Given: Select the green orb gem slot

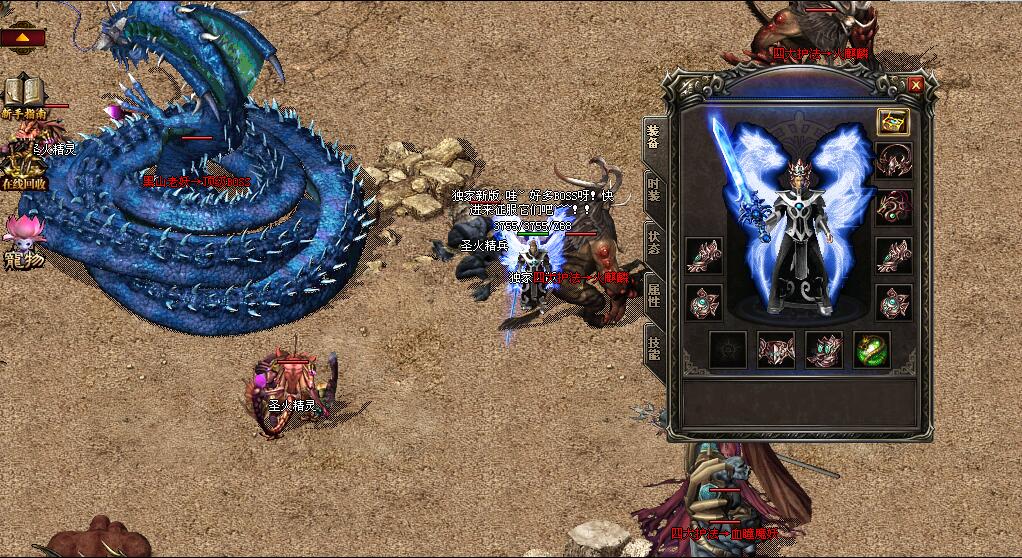Looking at the screenshot, I should coord(871,350).
